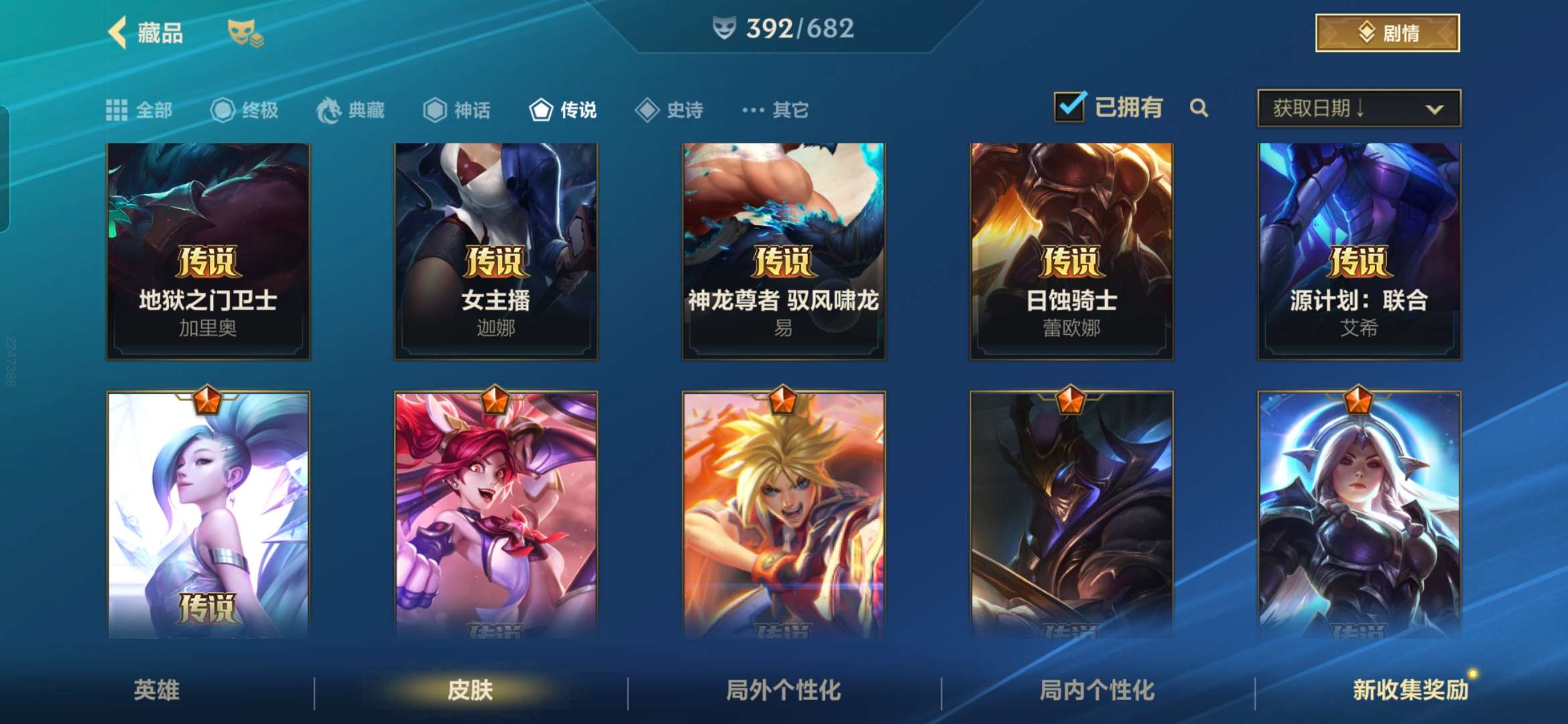This screenshot has width=1568, height=724.
Task: Select the 地狱之门卫士 加里奥 skin card
Action: point(208,251)
